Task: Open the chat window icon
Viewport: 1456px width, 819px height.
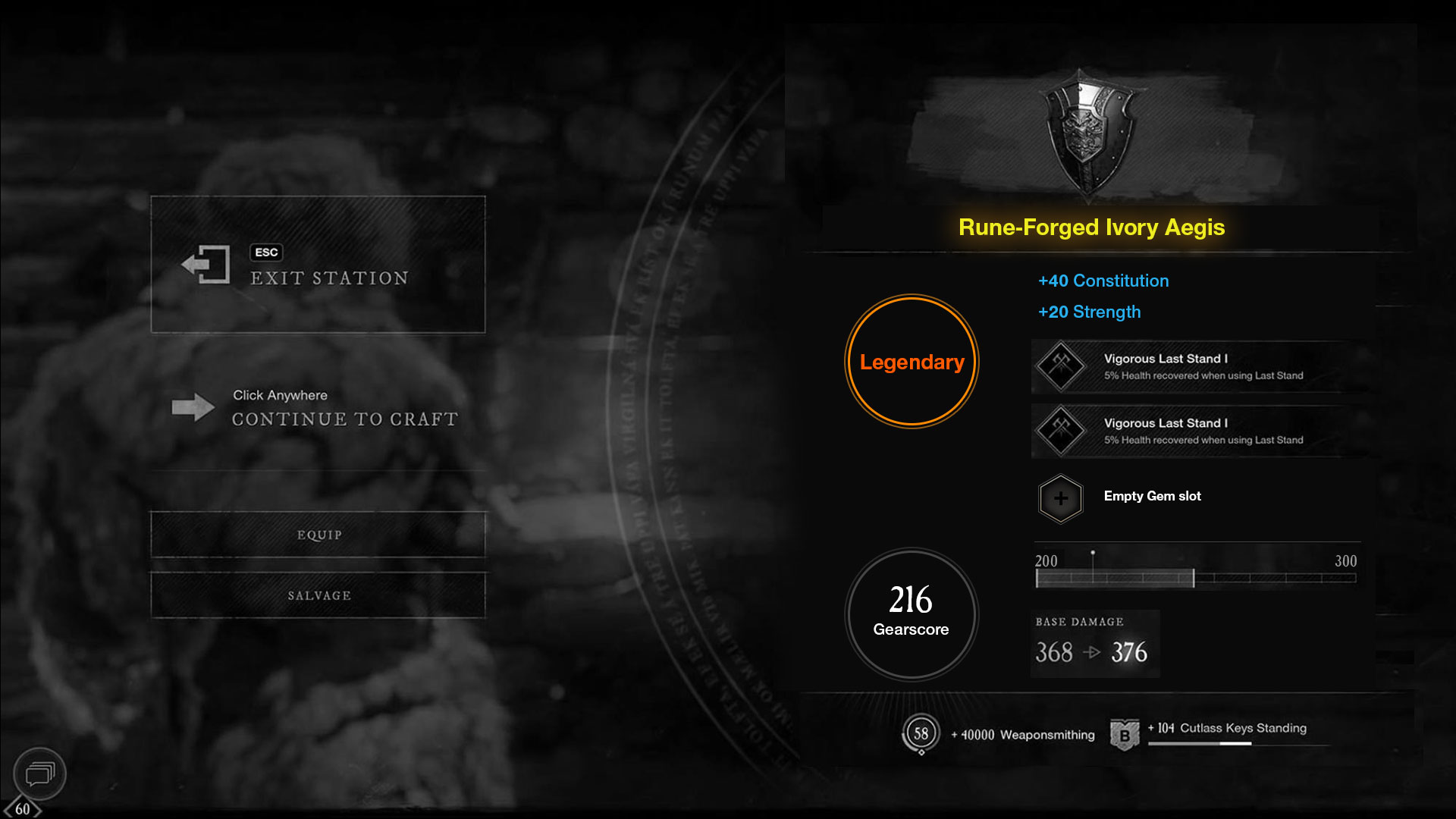Action: click(39, 773)
